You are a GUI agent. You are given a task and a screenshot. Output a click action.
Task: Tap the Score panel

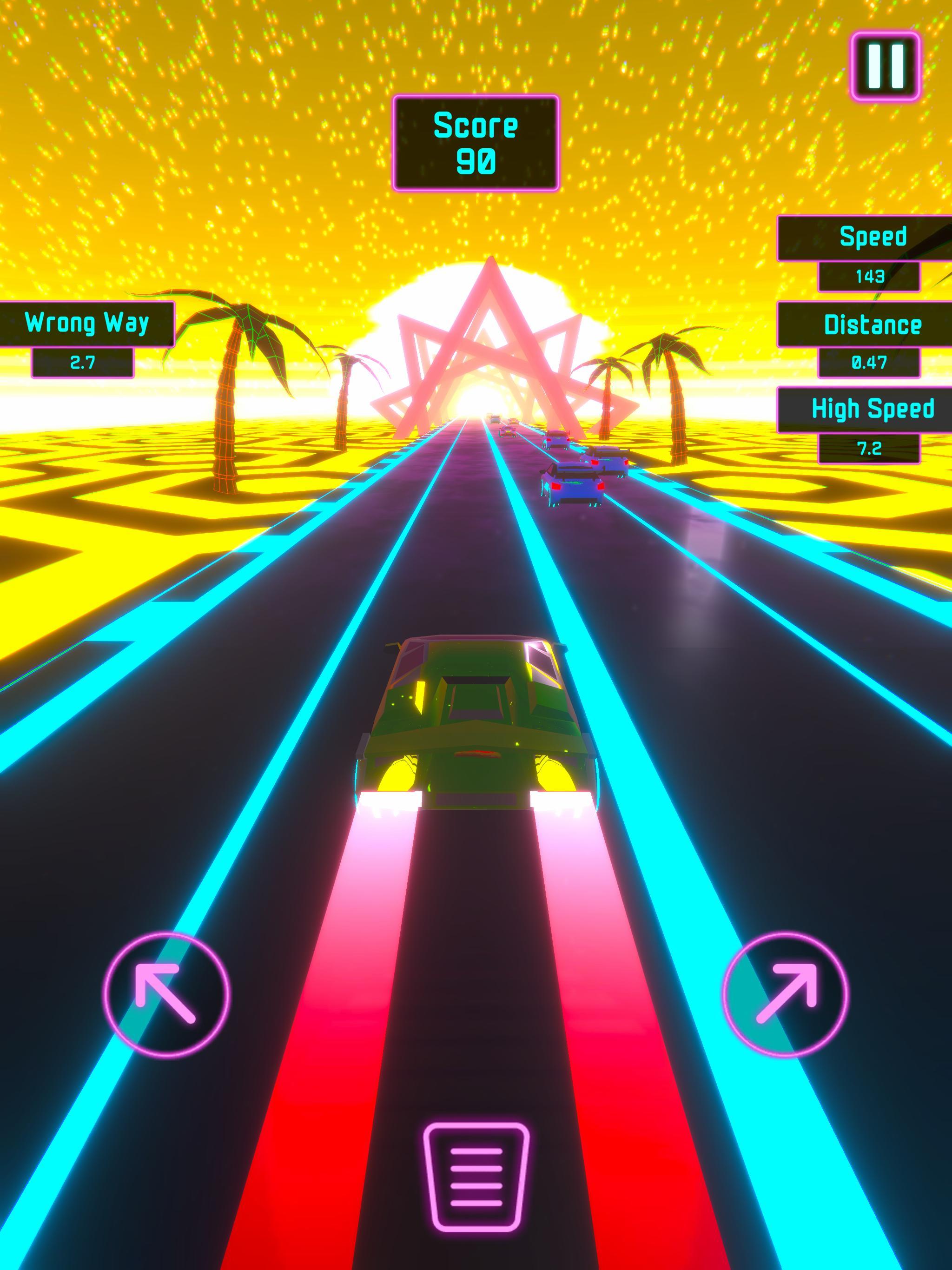476,144
